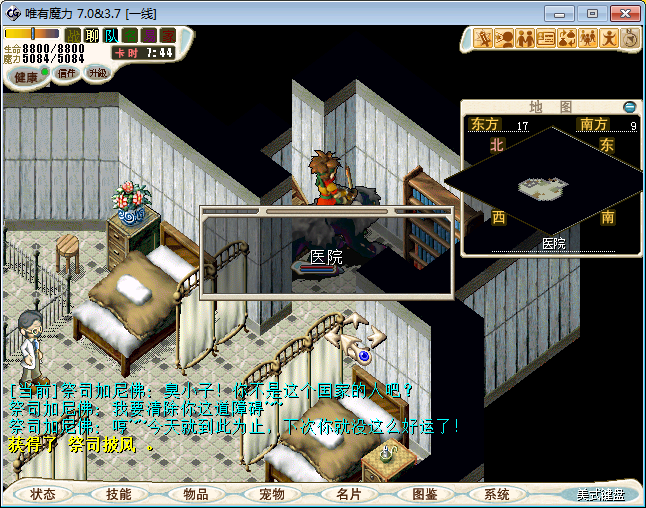The height and width of the screenshot is (508, 646).
Task: Open the 宠物 pets menu
Action: point(271,494)
